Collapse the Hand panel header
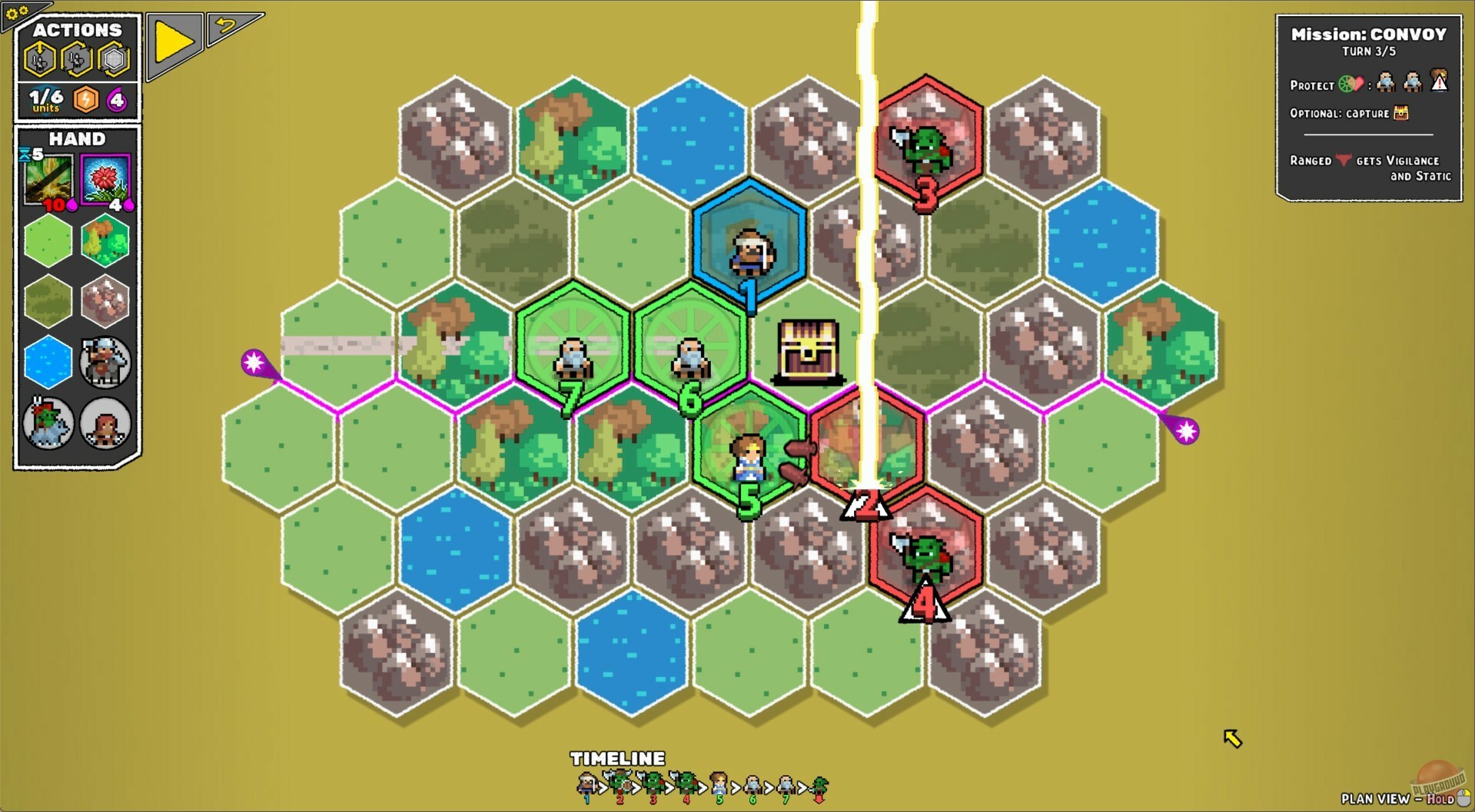1475x812 pixels. point(76,139)
